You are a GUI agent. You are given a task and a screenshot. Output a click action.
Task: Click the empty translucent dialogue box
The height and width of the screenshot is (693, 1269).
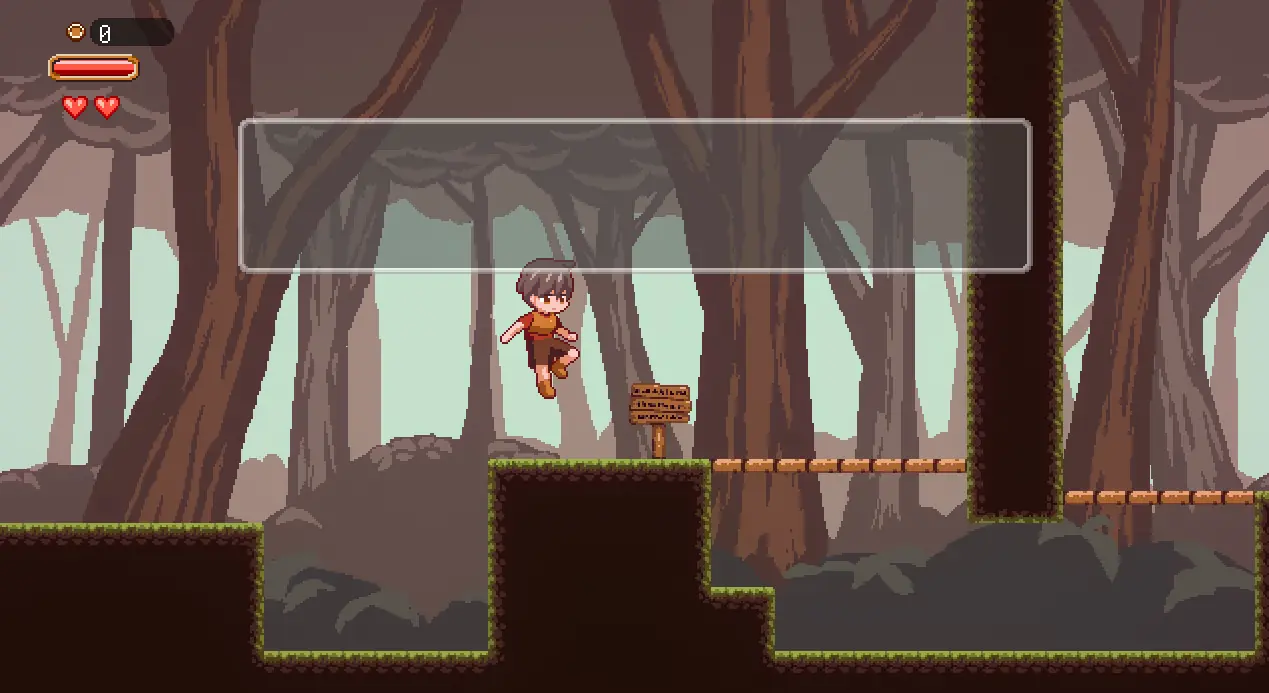click(634, 196)
